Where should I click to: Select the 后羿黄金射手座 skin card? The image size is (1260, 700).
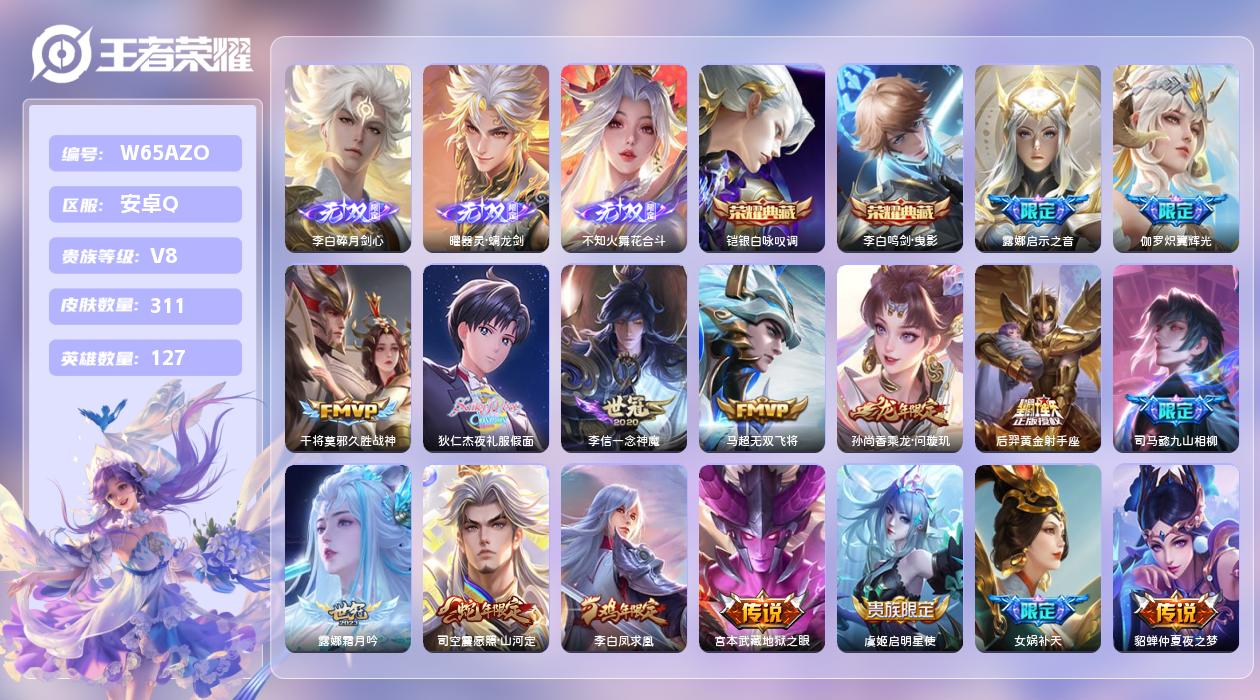[1037, 358]
